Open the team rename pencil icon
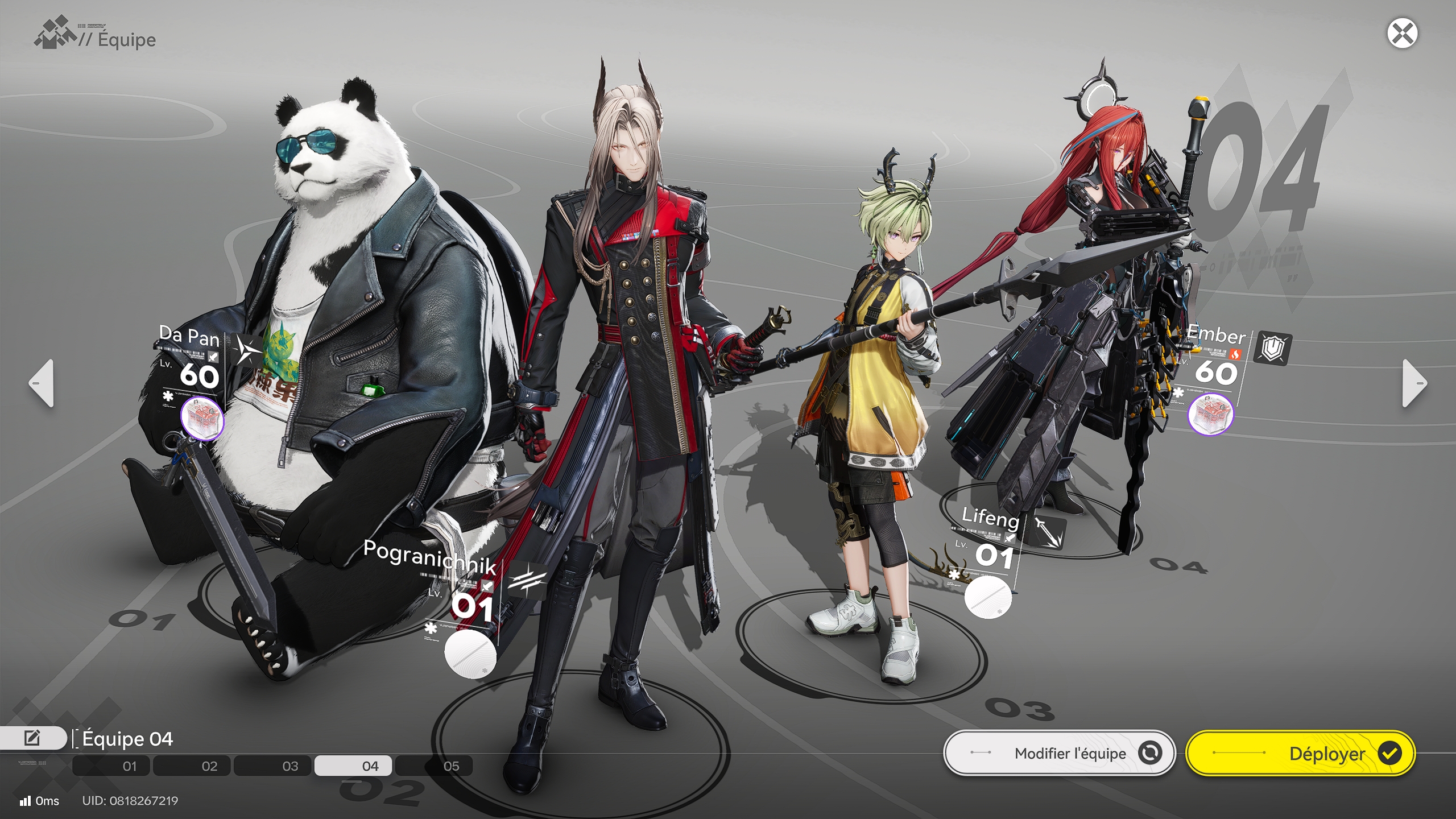 (x=31, y=738)
